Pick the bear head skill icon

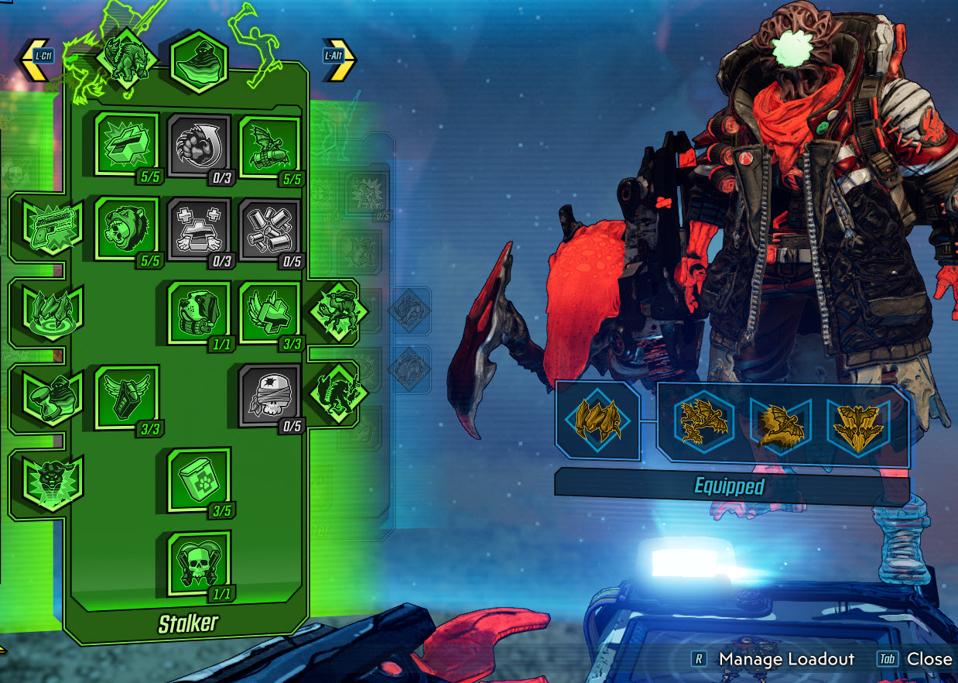tap(126, 229)
